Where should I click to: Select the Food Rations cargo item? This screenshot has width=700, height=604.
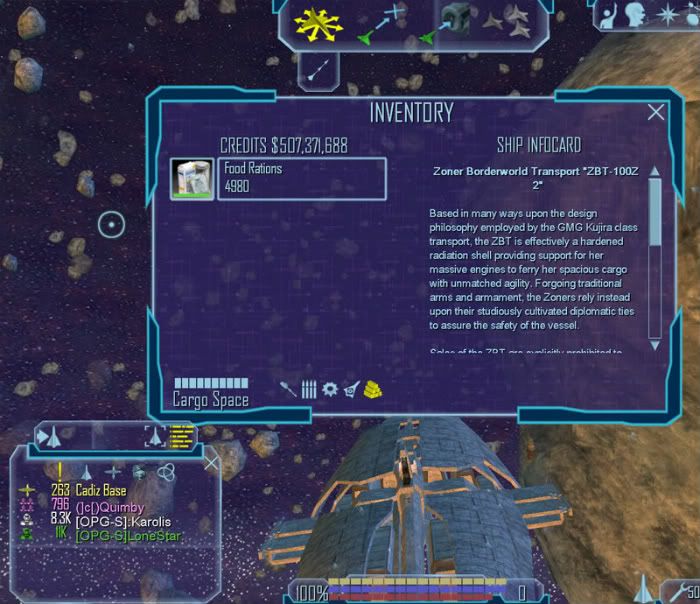coord(278,178)
